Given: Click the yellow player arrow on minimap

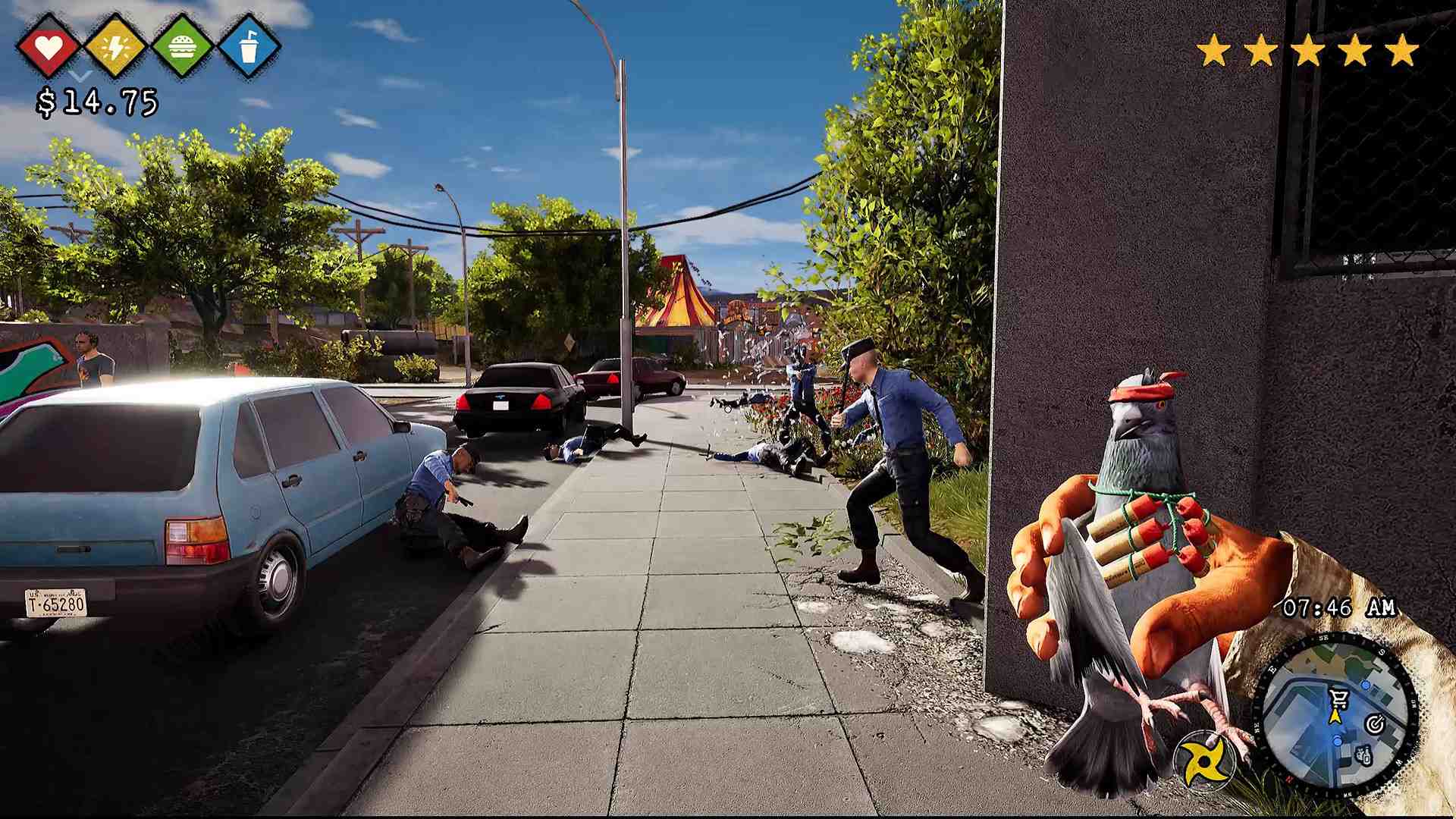Looking at the screenshot, I should coord(1335,717).
